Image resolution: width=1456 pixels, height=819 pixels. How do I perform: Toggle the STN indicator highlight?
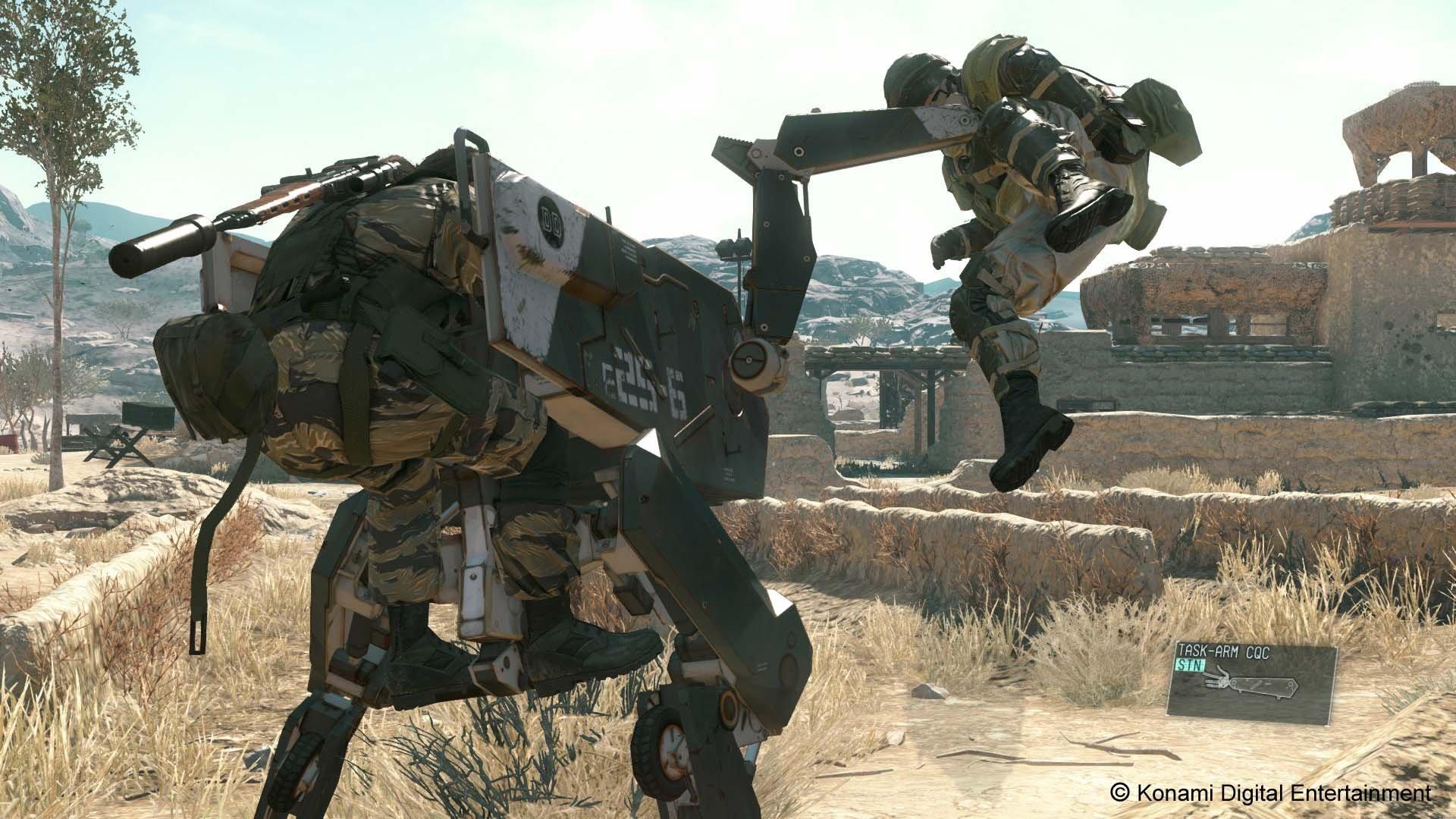click(1191, 664)
